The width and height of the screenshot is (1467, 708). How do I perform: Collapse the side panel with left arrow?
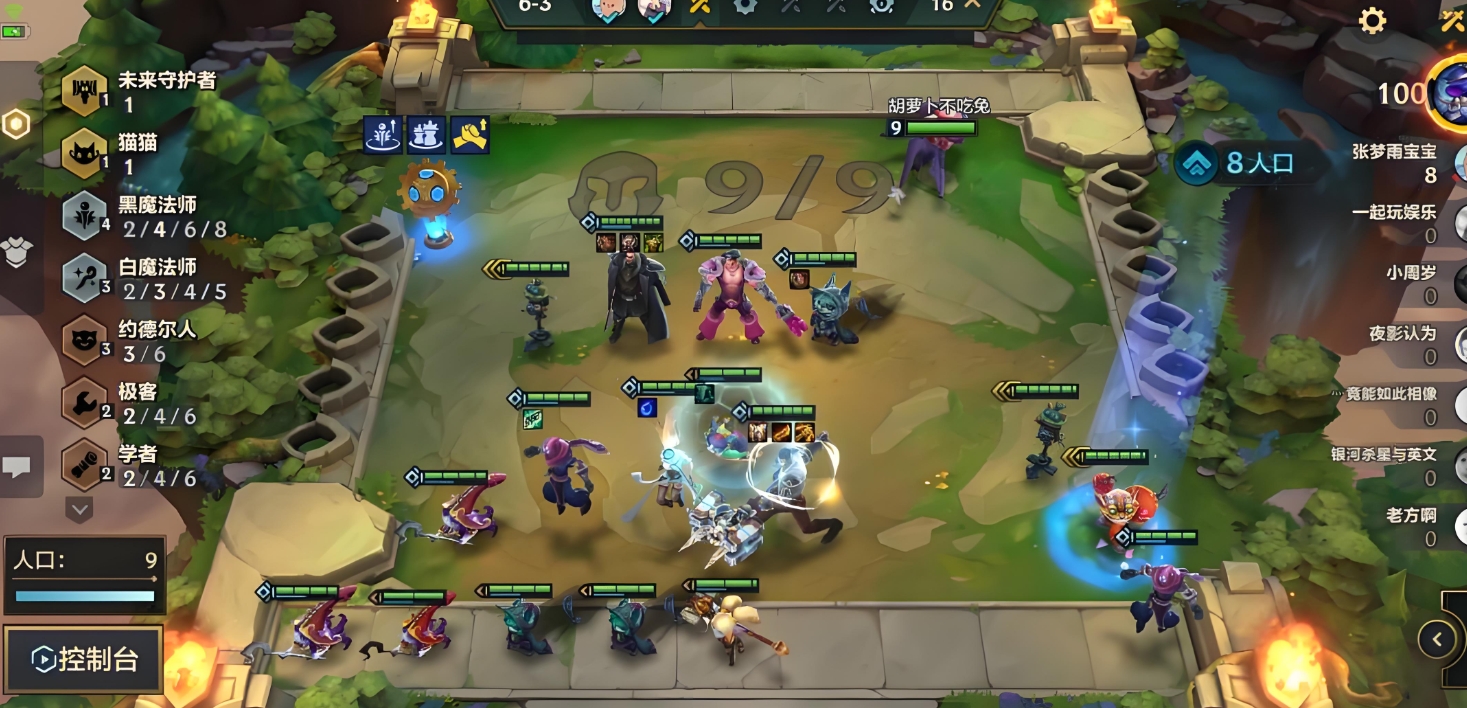pos(1437,639)
